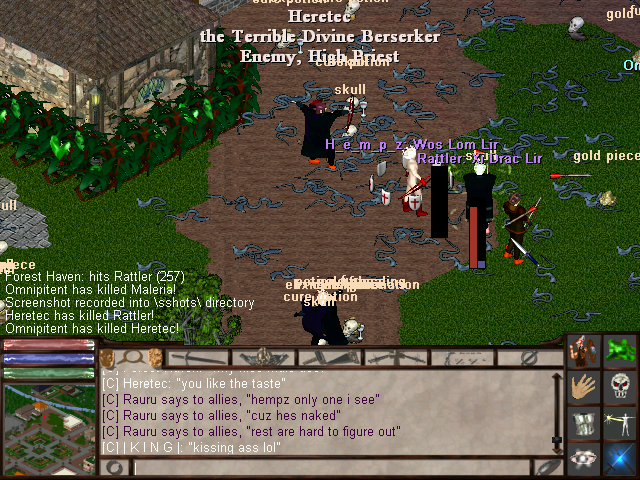This screenshot has width=640, height=480.
Task: Select the crossed swords blue icon
Action: tap(621, 459)
